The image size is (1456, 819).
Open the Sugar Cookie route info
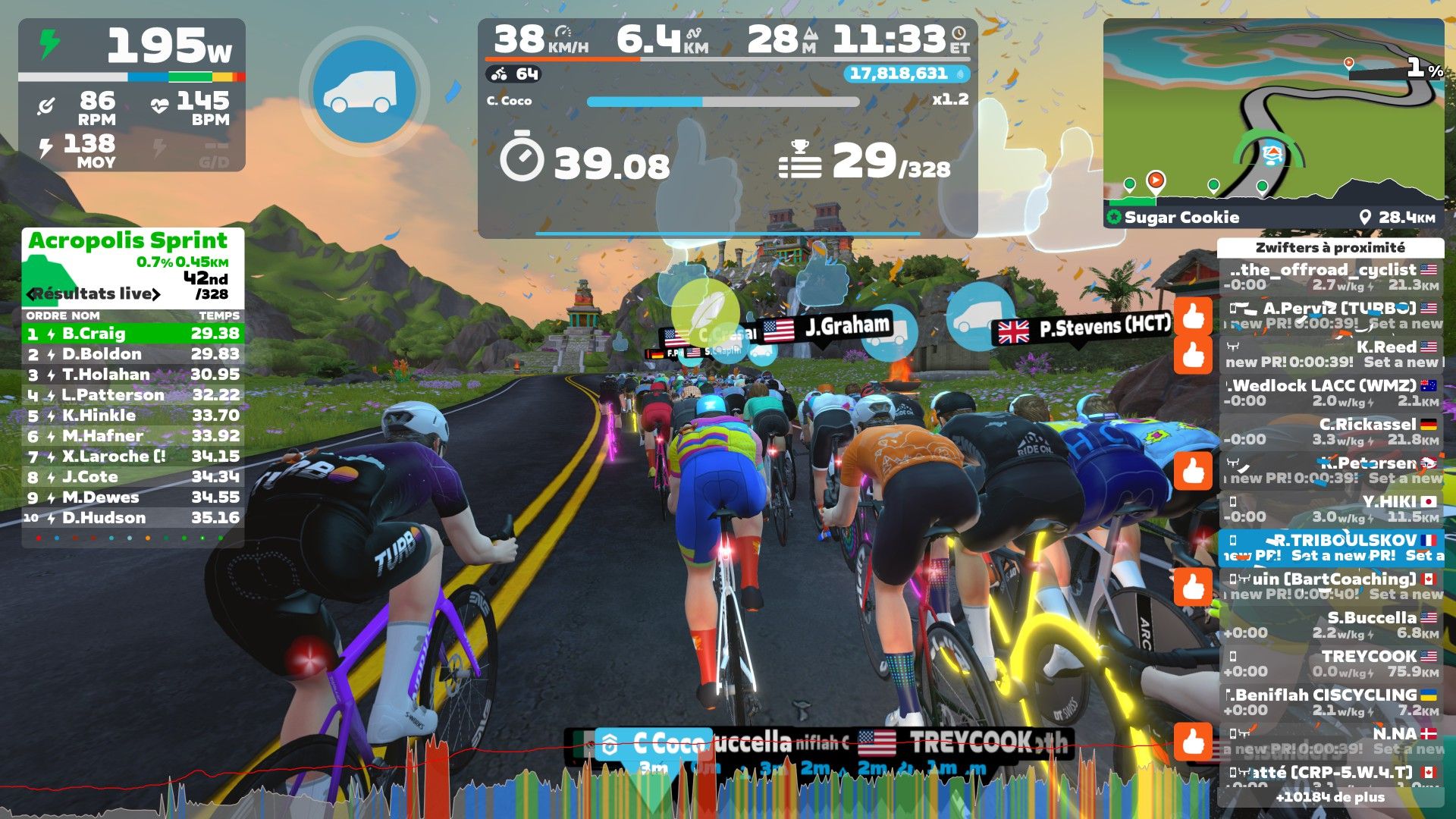click(x=1181, y=218)
